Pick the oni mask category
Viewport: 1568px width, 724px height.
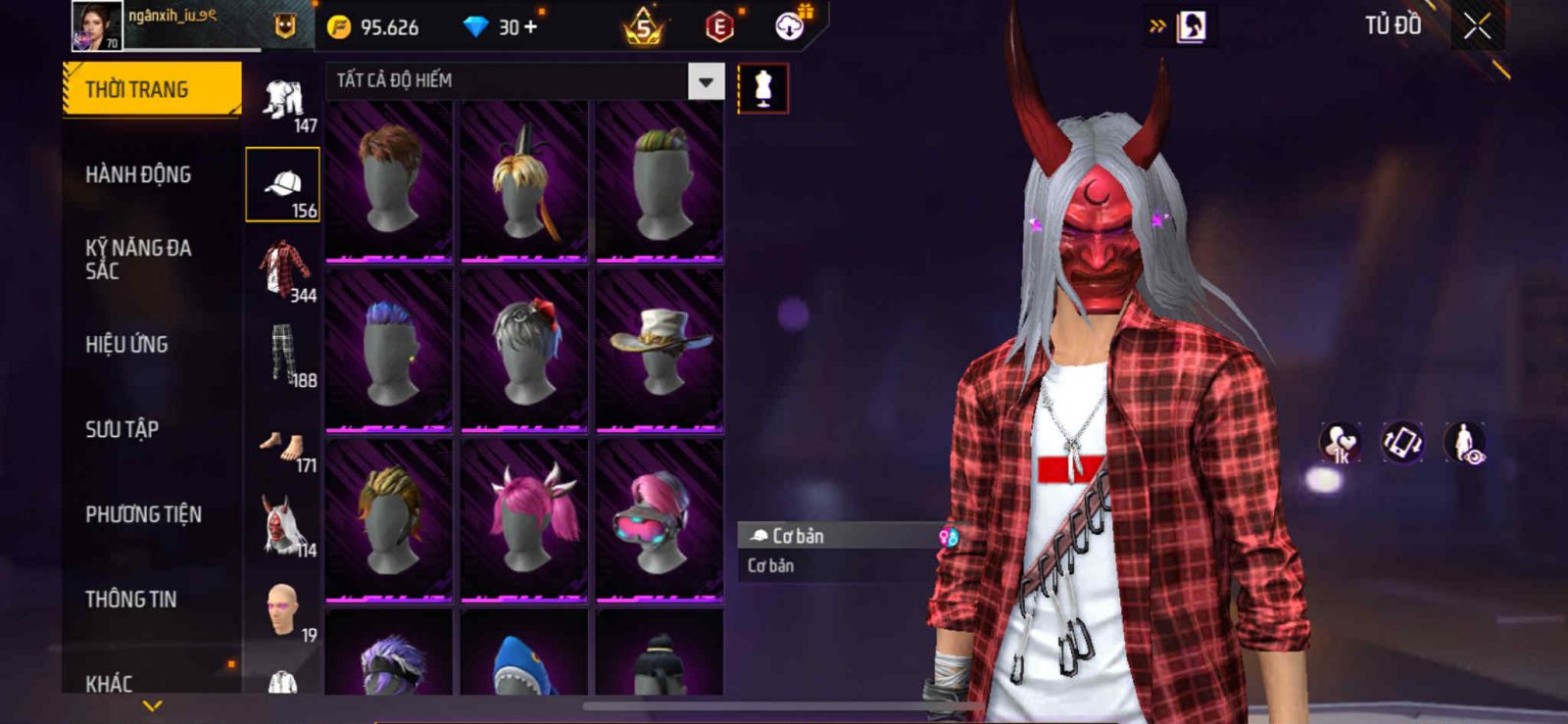[x=282, y=526]
